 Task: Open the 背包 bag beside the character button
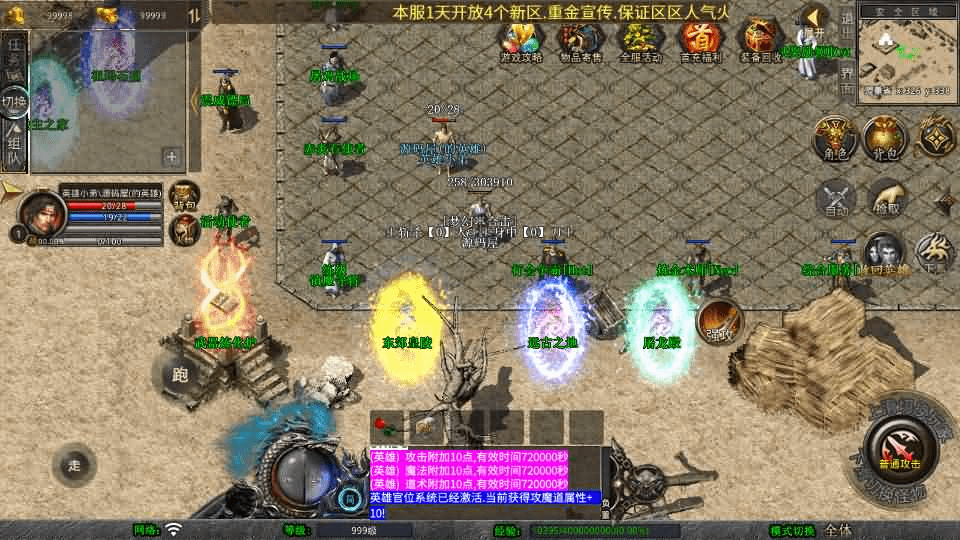[884, 137]
